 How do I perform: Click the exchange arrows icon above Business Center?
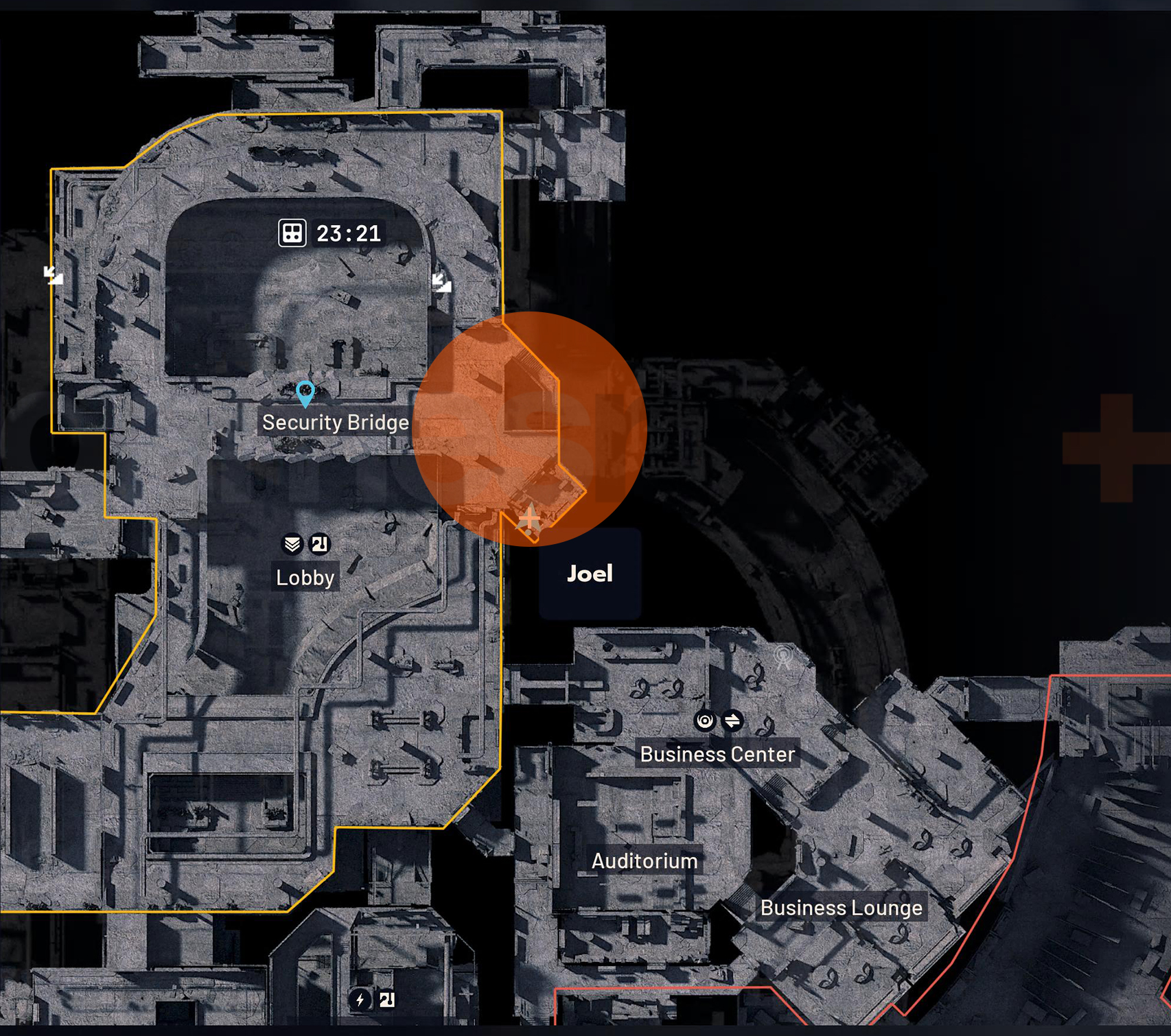tap(734, 720)
